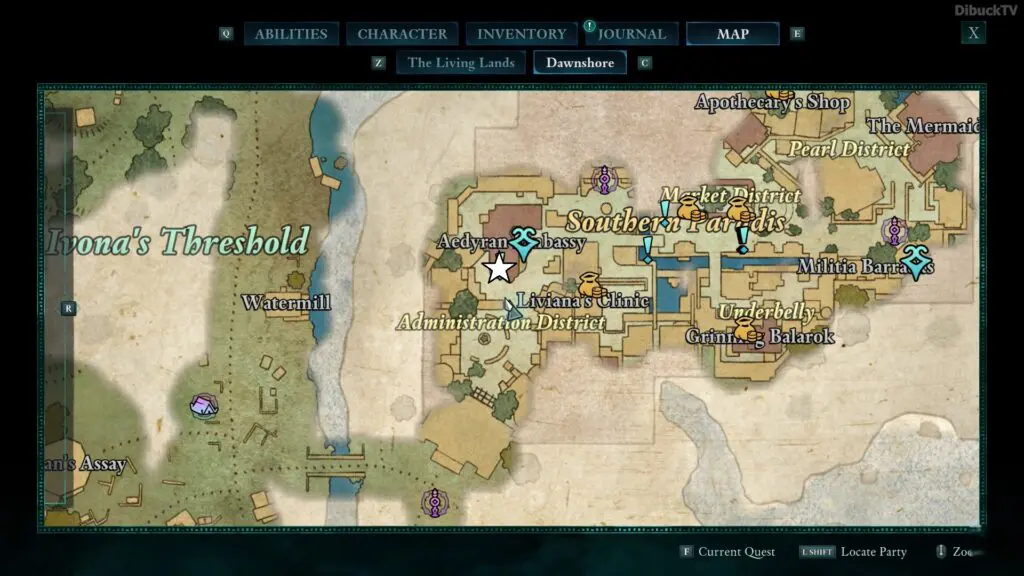Image resolution: width=1024 pixels, height=576 pixels.
Task: View The Living Lands world map
Action: (x=461, y=62)
